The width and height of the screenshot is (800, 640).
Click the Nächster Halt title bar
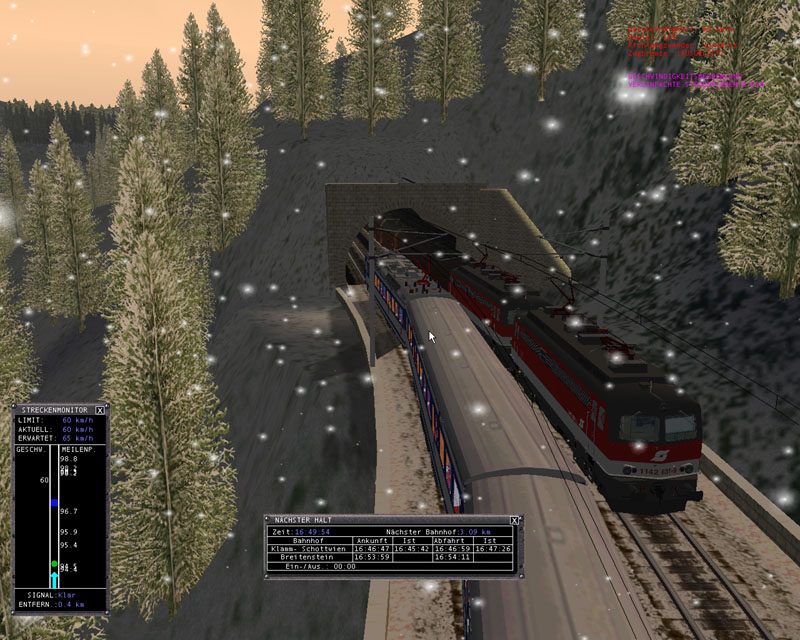pos(380,520)
